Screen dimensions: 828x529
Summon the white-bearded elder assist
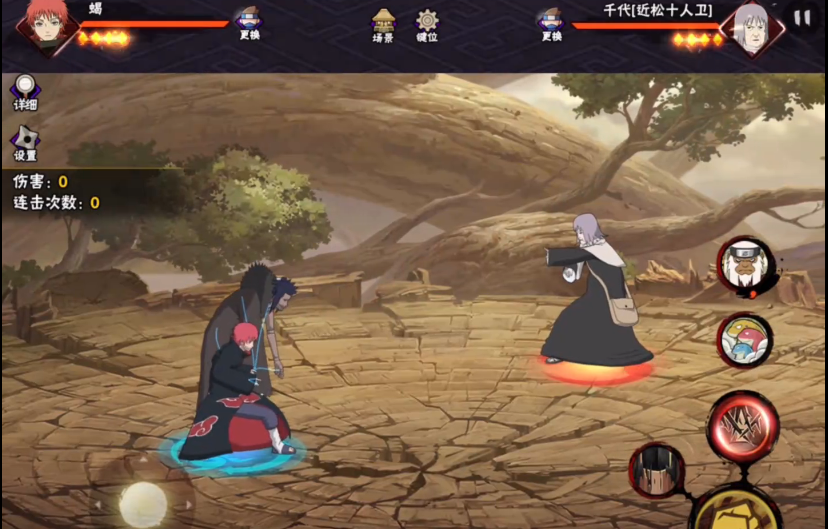(746, 265)
